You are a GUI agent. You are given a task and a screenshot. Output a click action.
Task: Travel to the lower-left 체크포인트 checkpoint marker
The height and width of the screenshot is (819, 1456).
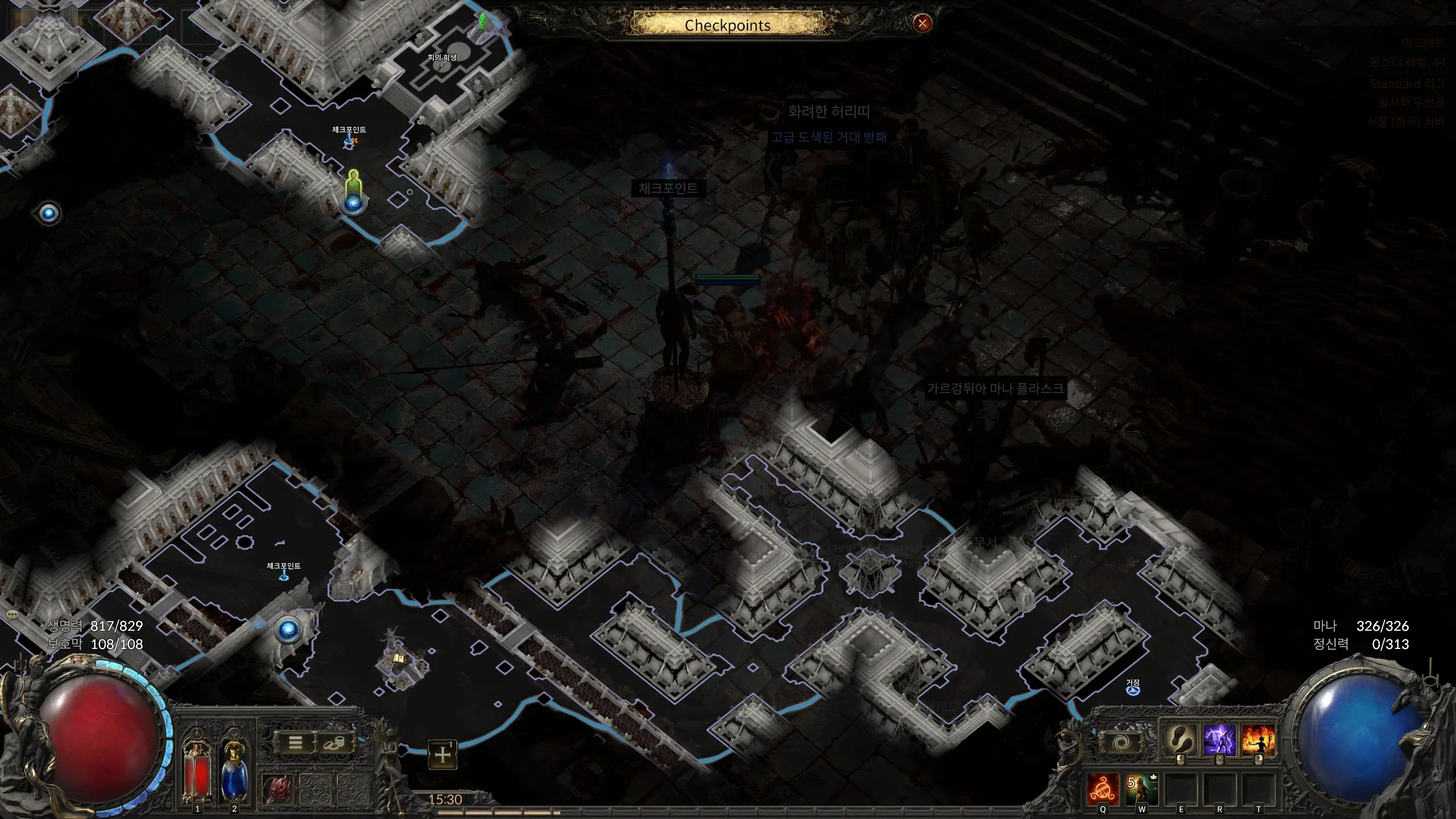pyautogui.click(x=283, y=576)
